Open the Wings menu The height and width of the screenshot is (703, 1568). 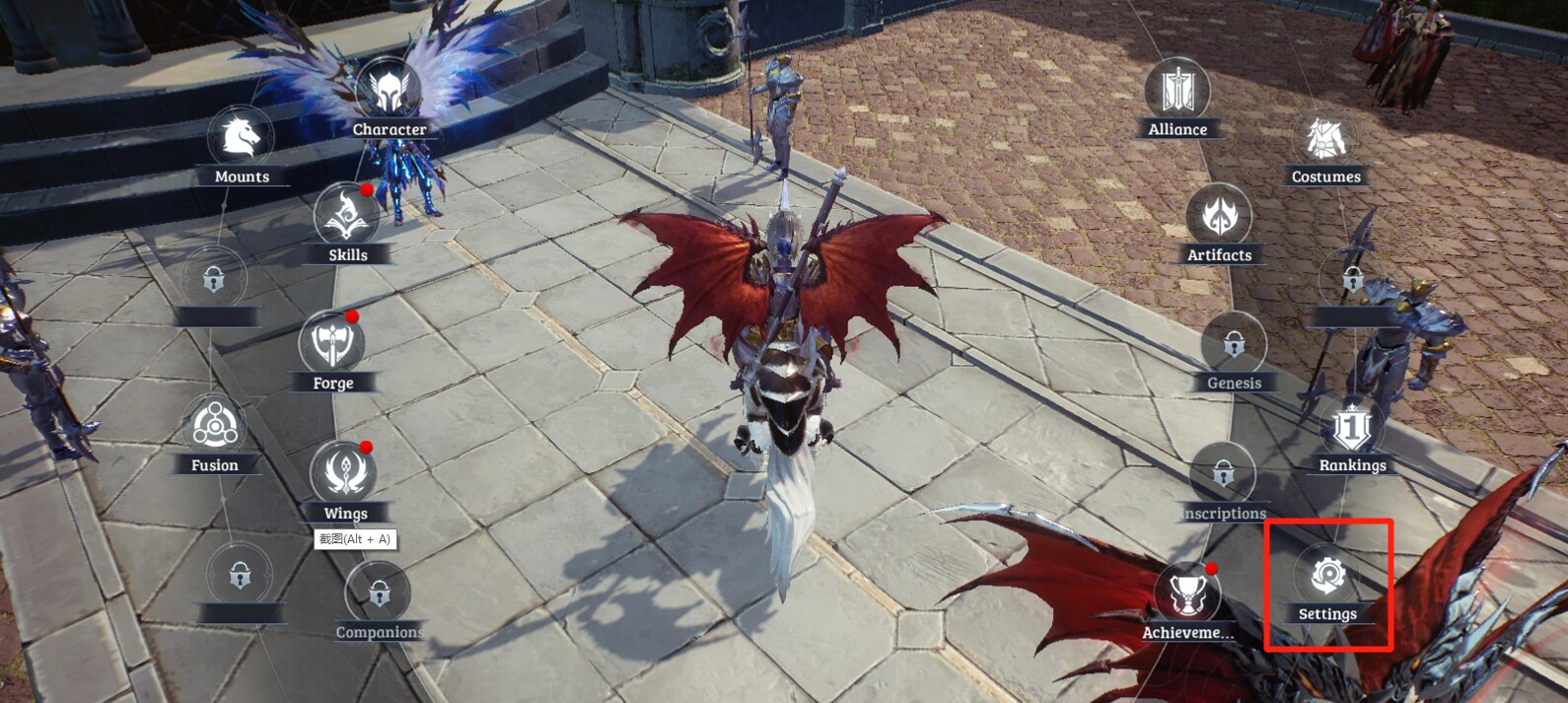[x=344, y=473]
